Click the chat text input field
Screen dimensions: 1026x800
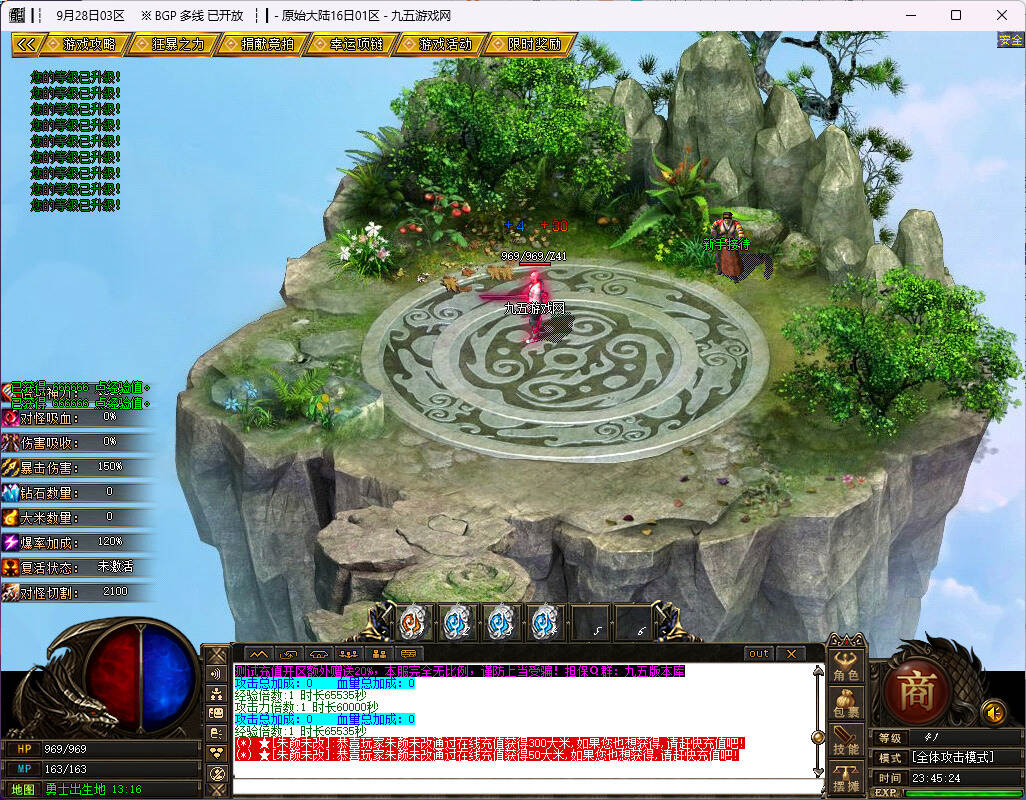point(520,786)
